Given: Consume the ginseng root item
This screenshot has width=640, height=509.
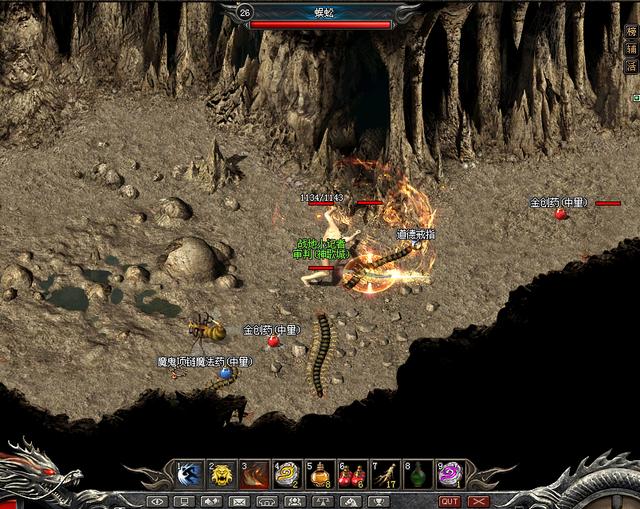Looking at the screenshot, I should click(x=384, y=474).
